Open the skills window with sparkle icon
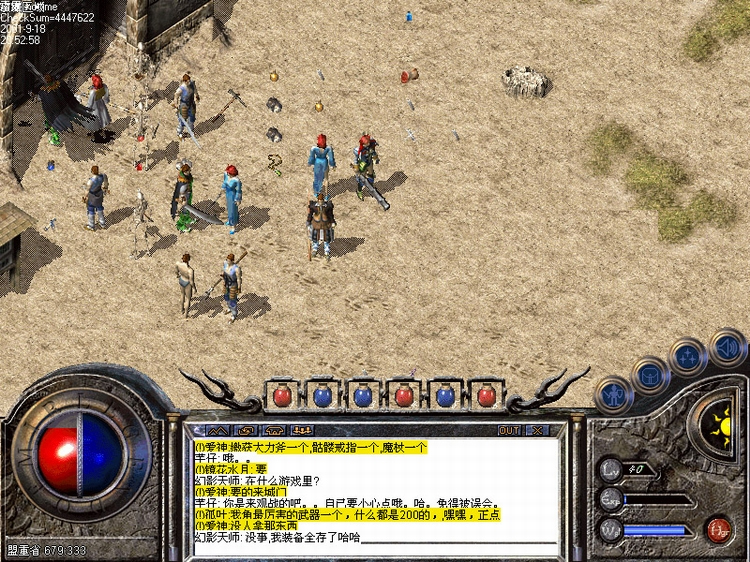 (x=689, y=357)
